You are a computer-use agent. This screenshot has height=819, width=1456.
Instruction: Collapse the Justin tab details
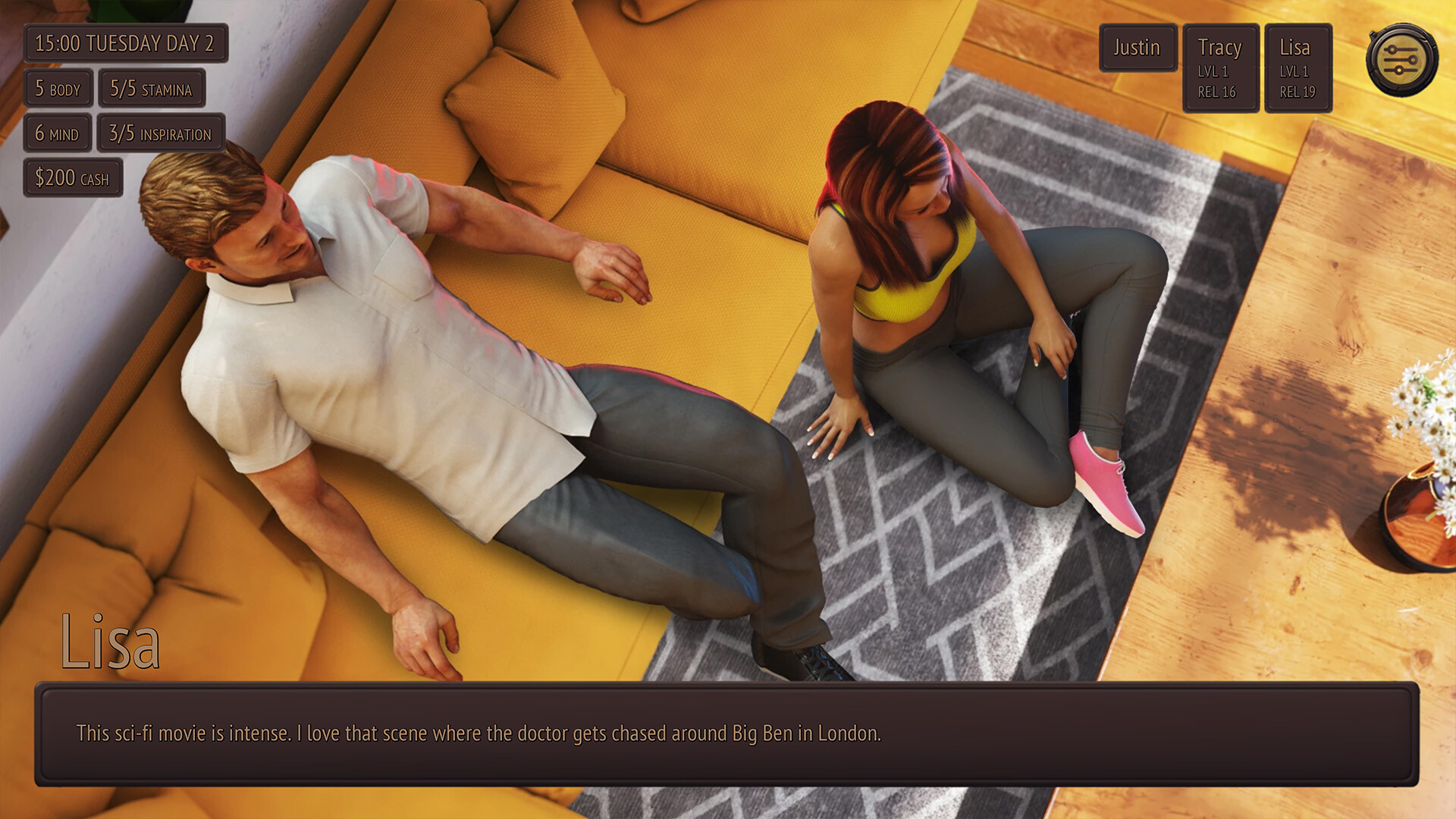pyautogui.click(x=1137, y=48)
